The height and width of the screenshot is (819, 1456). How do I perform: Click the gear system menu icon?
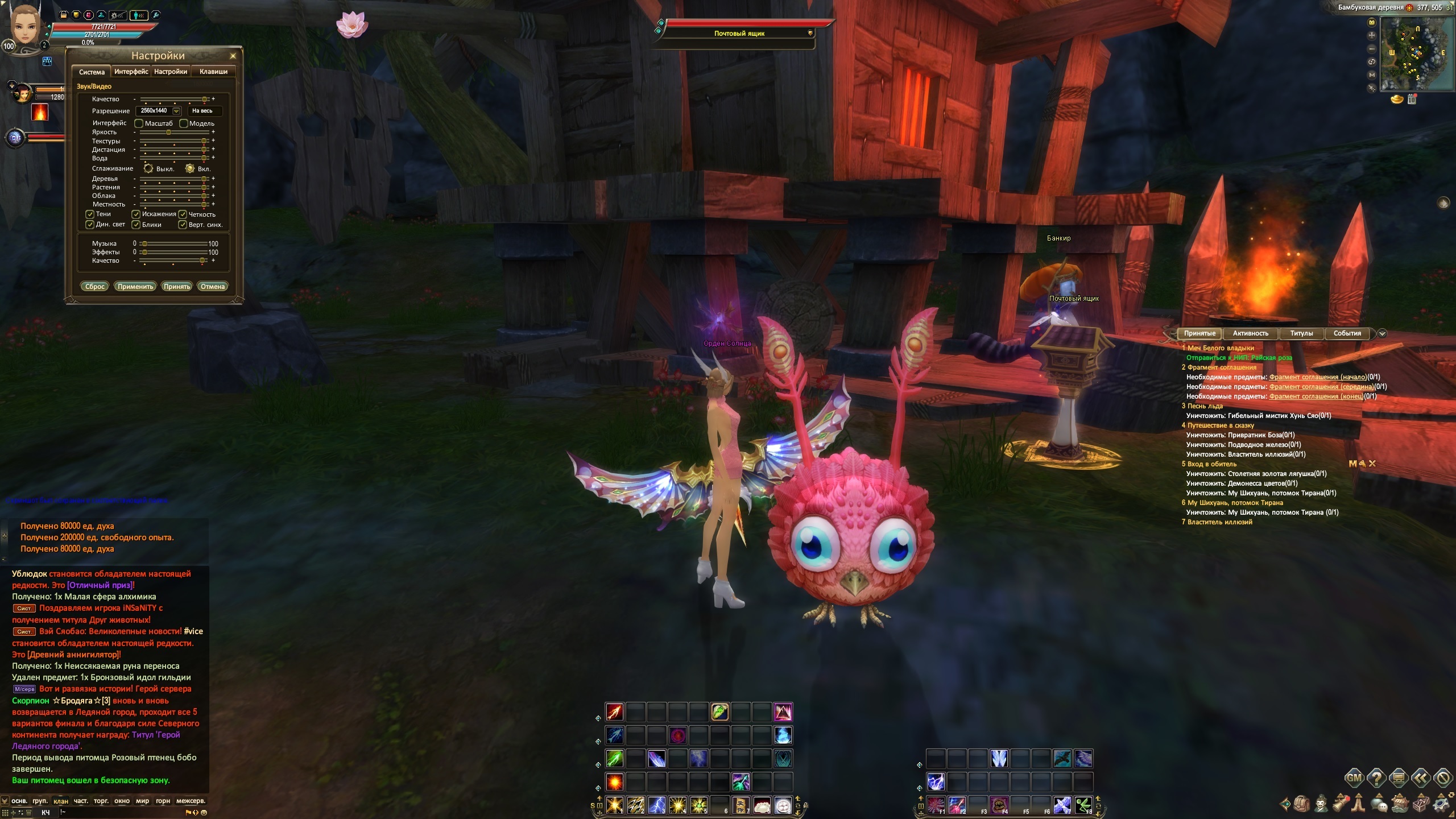[x=1441, y=804]
